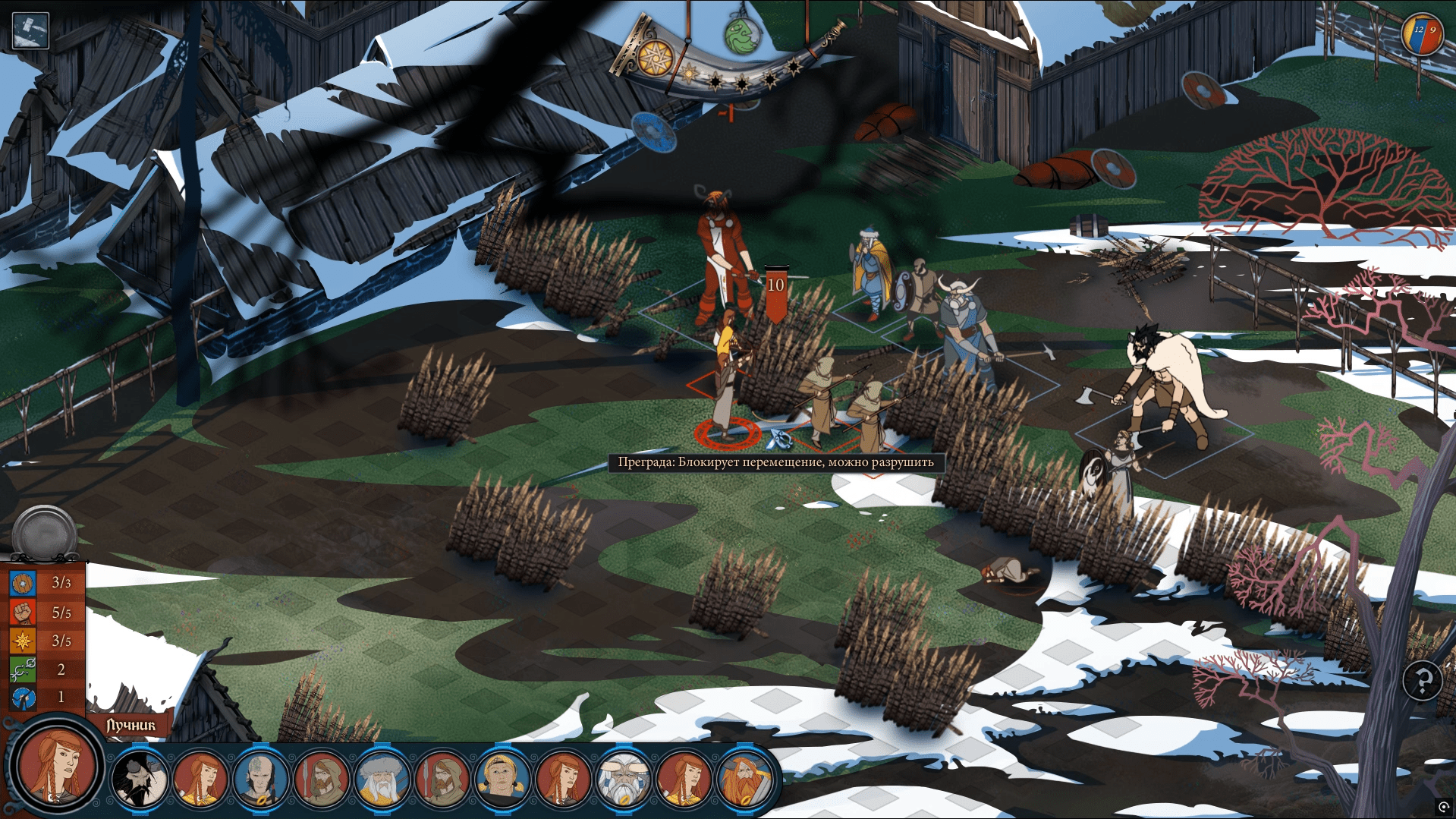Click the empty grey item medallion
This screenshot has height=819, width=1456.
pyautogui.click(x=45, y=532)
